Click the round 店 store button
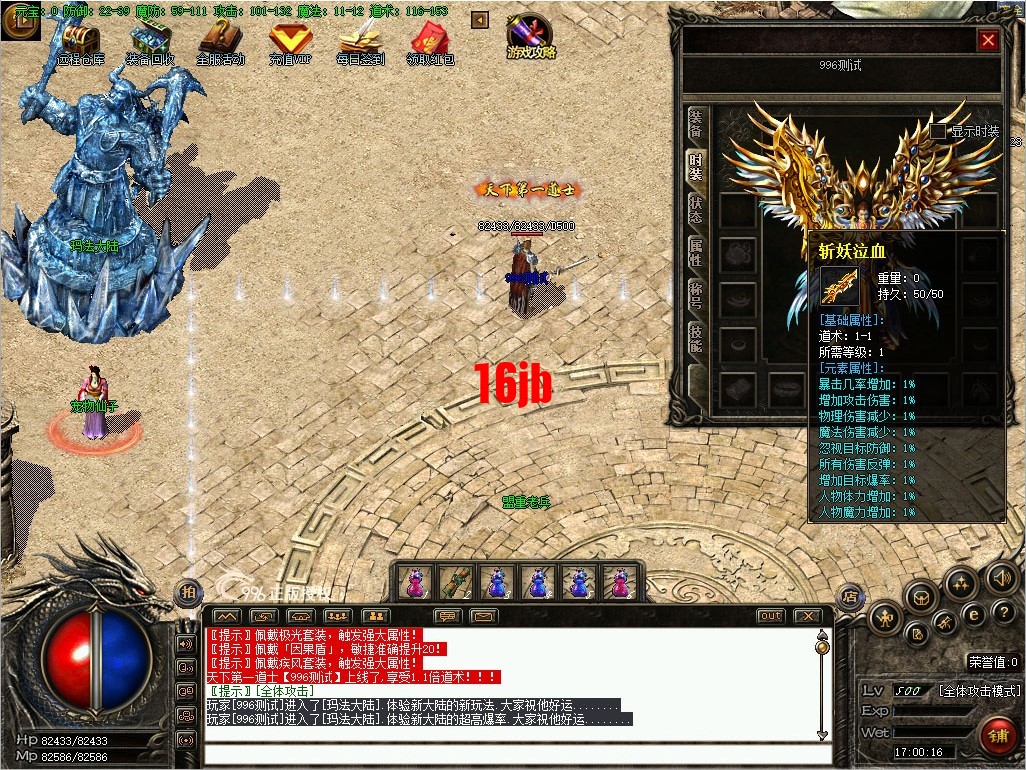1026x770 pixels. [x=850, y=596]
